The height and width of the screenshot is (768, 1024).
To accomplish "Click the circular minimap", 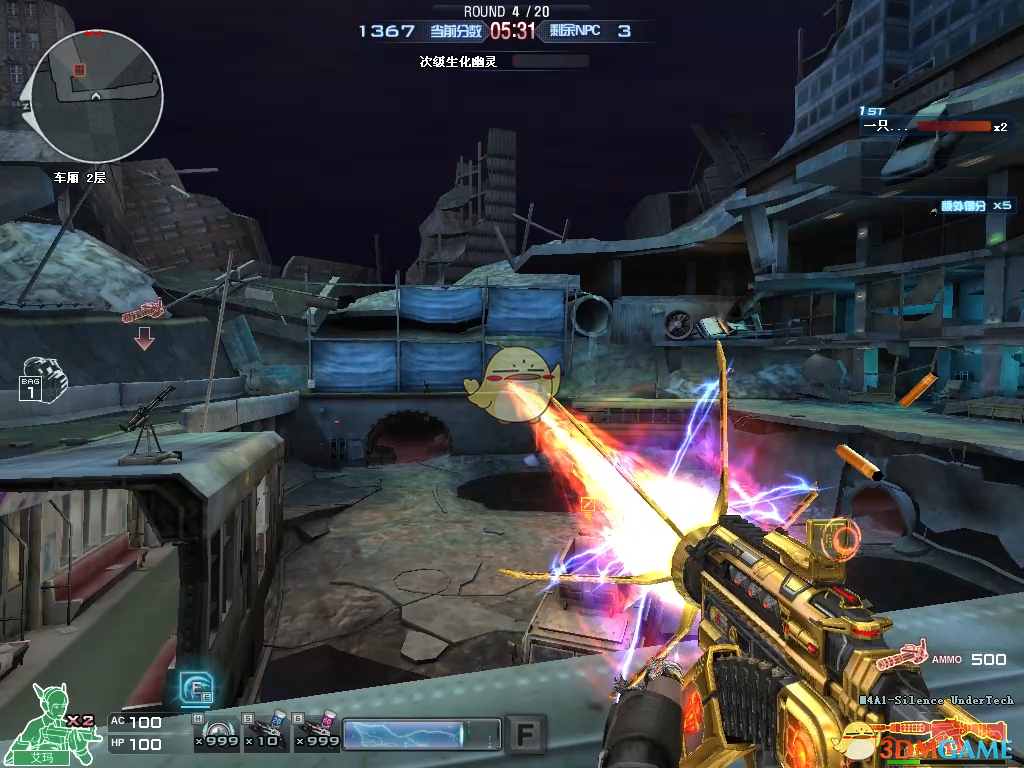I will (96, 95).
